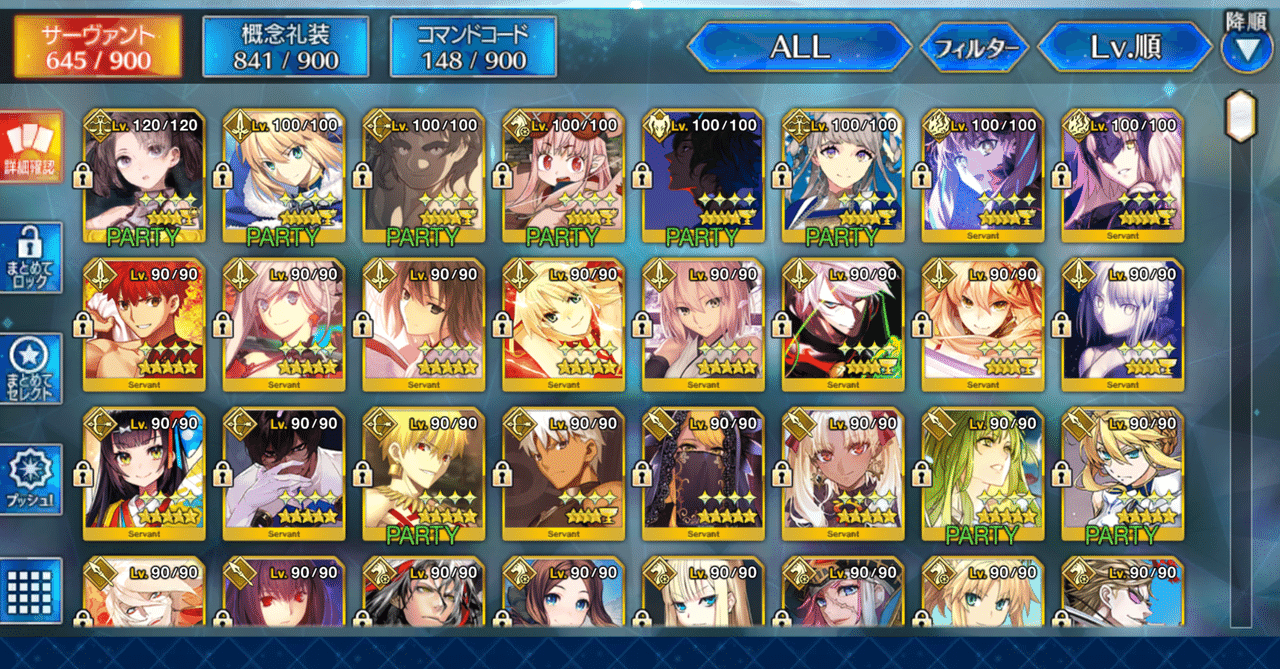Open the 概念礼装 tab
This screenshot has width=1280, height=669.
coord(285,47)
